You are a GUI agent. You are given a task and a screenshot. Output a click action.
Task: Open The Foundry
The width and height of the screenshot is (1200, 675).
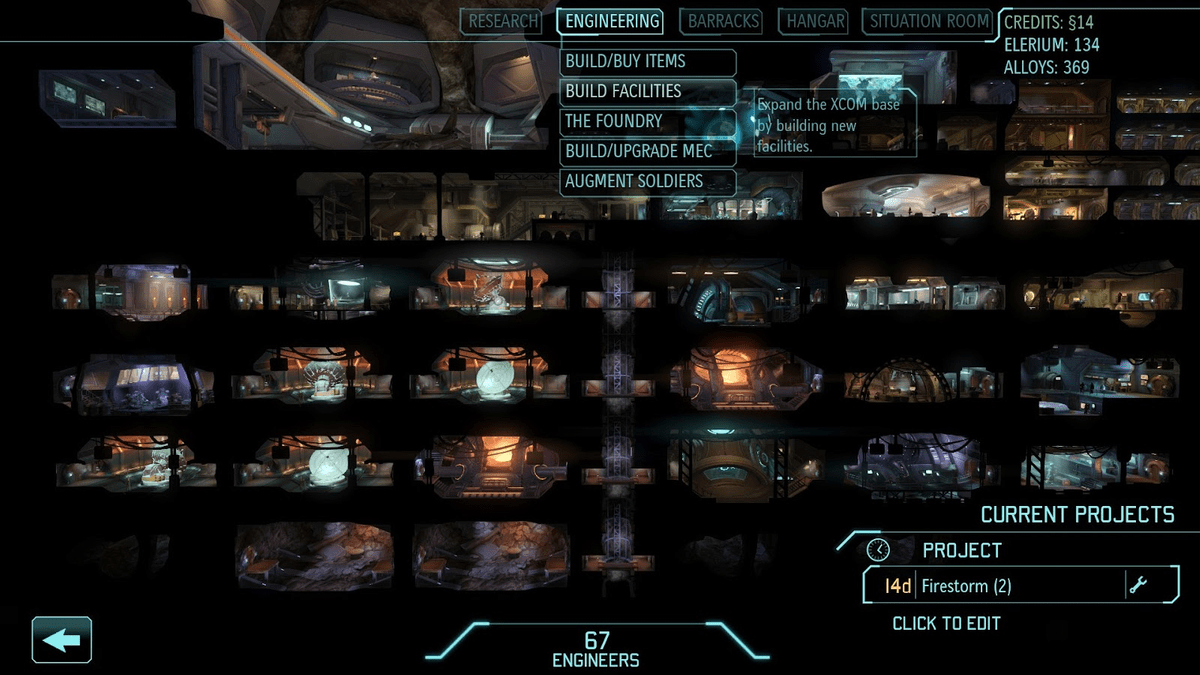coord(648,122)
